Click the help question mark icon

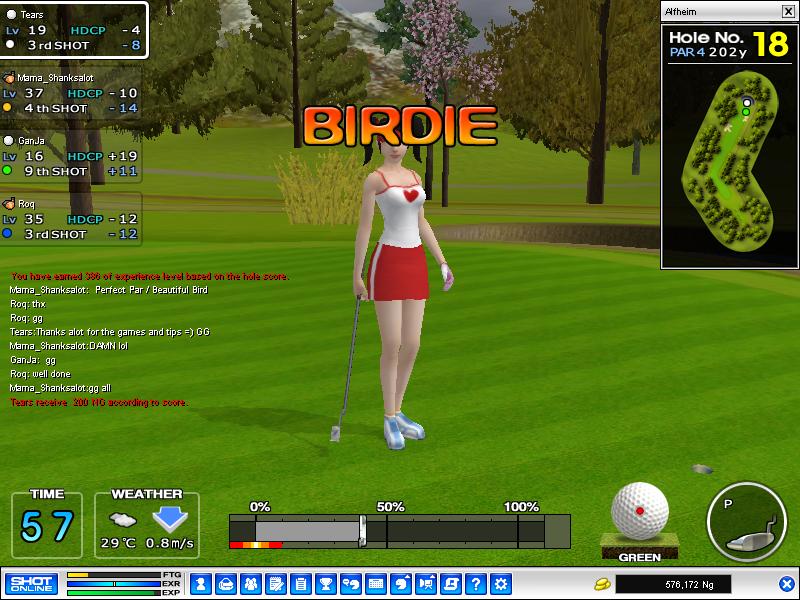pos(476,583)
